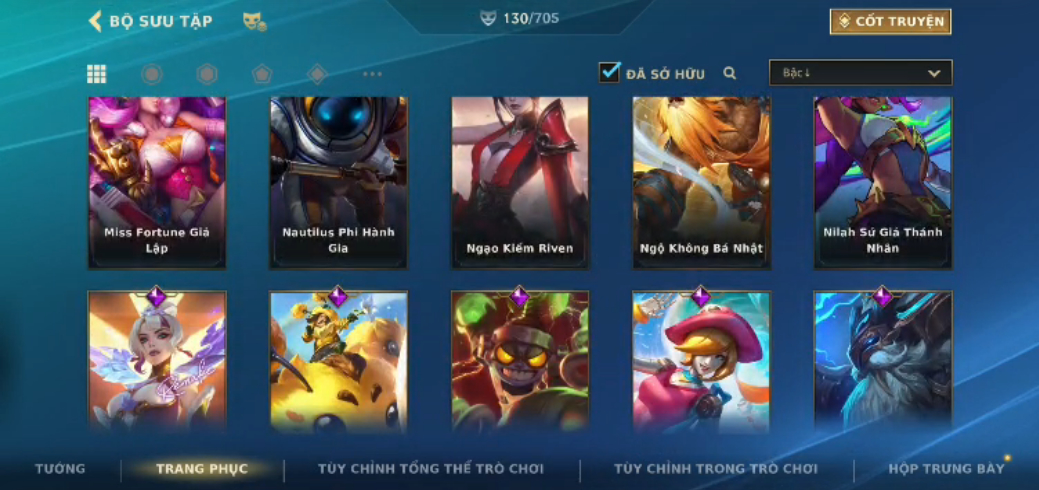Select the yellow bee-riding skin card
Image resolution: width=1039 pixels, height=490 pixels.
tap(338, 362)
